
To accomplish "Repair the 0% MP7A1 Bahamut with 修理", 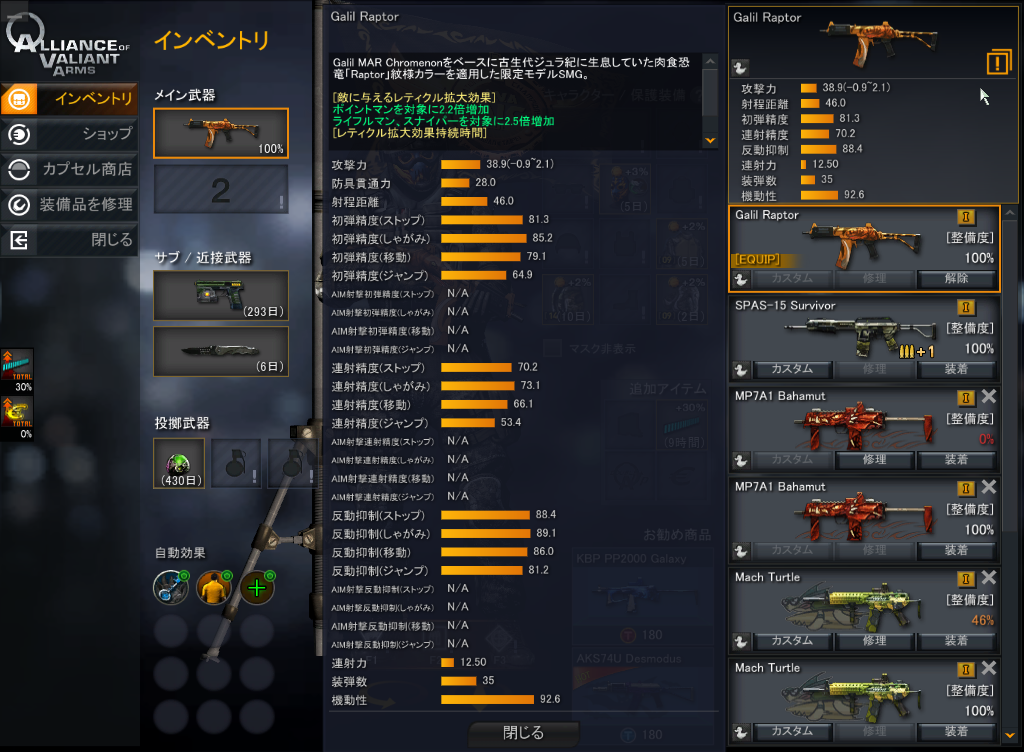I will tap(874, 460).
